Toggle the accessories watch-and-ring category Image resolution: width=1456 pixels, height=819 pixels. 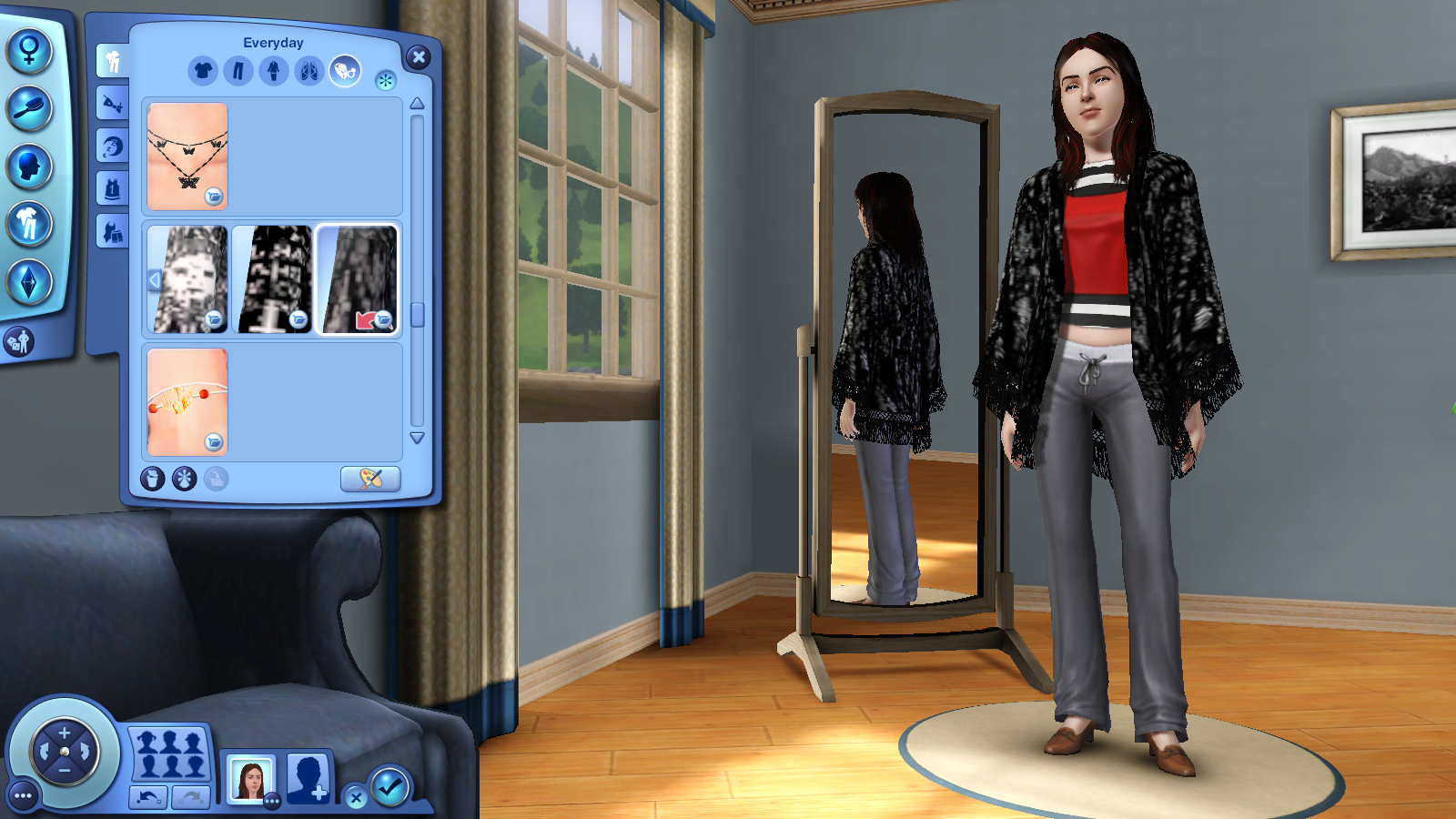343,70
